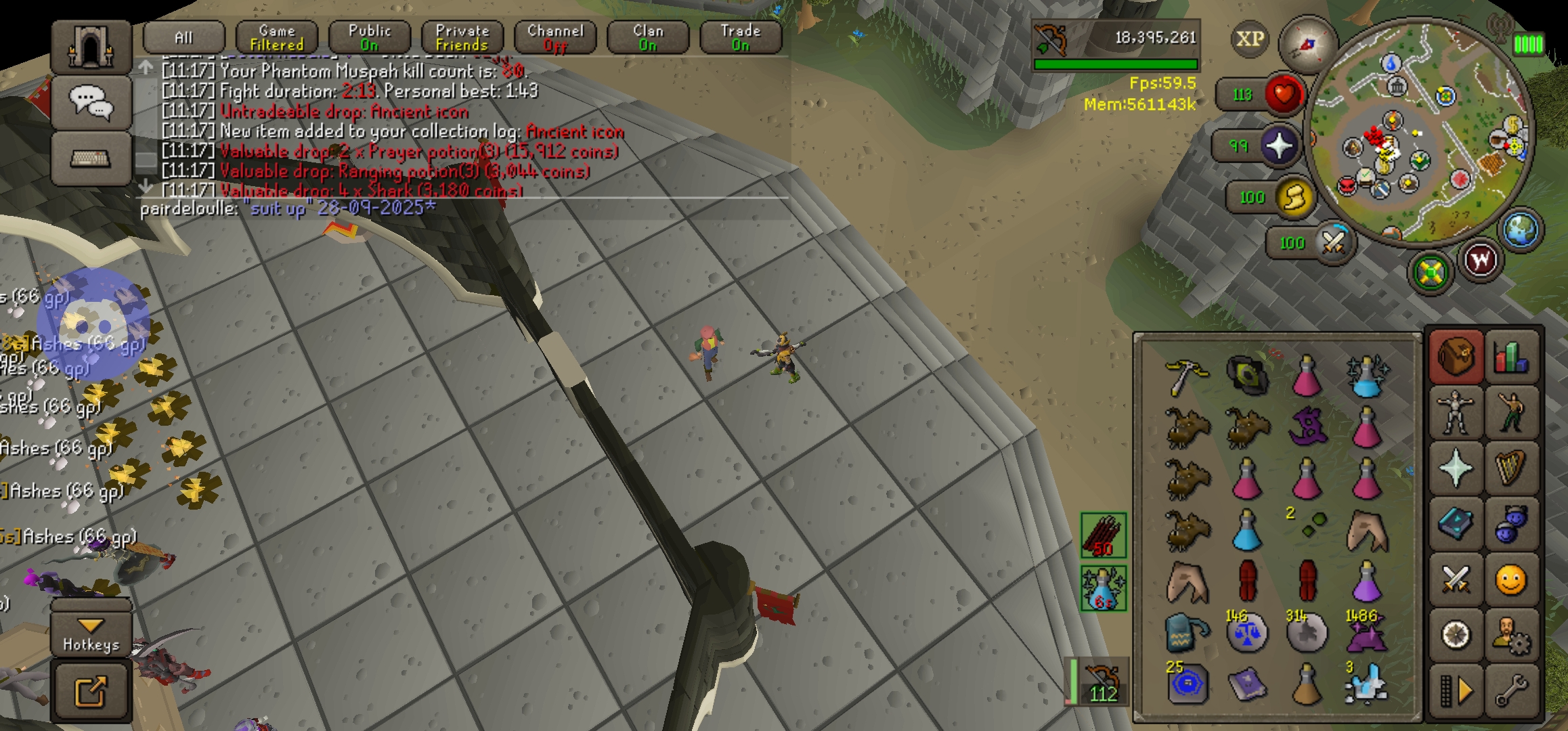The image size is (1568, 731).
Task: Select the Clan chat tab
Action: pyautogui.click(x=647, y=37)
